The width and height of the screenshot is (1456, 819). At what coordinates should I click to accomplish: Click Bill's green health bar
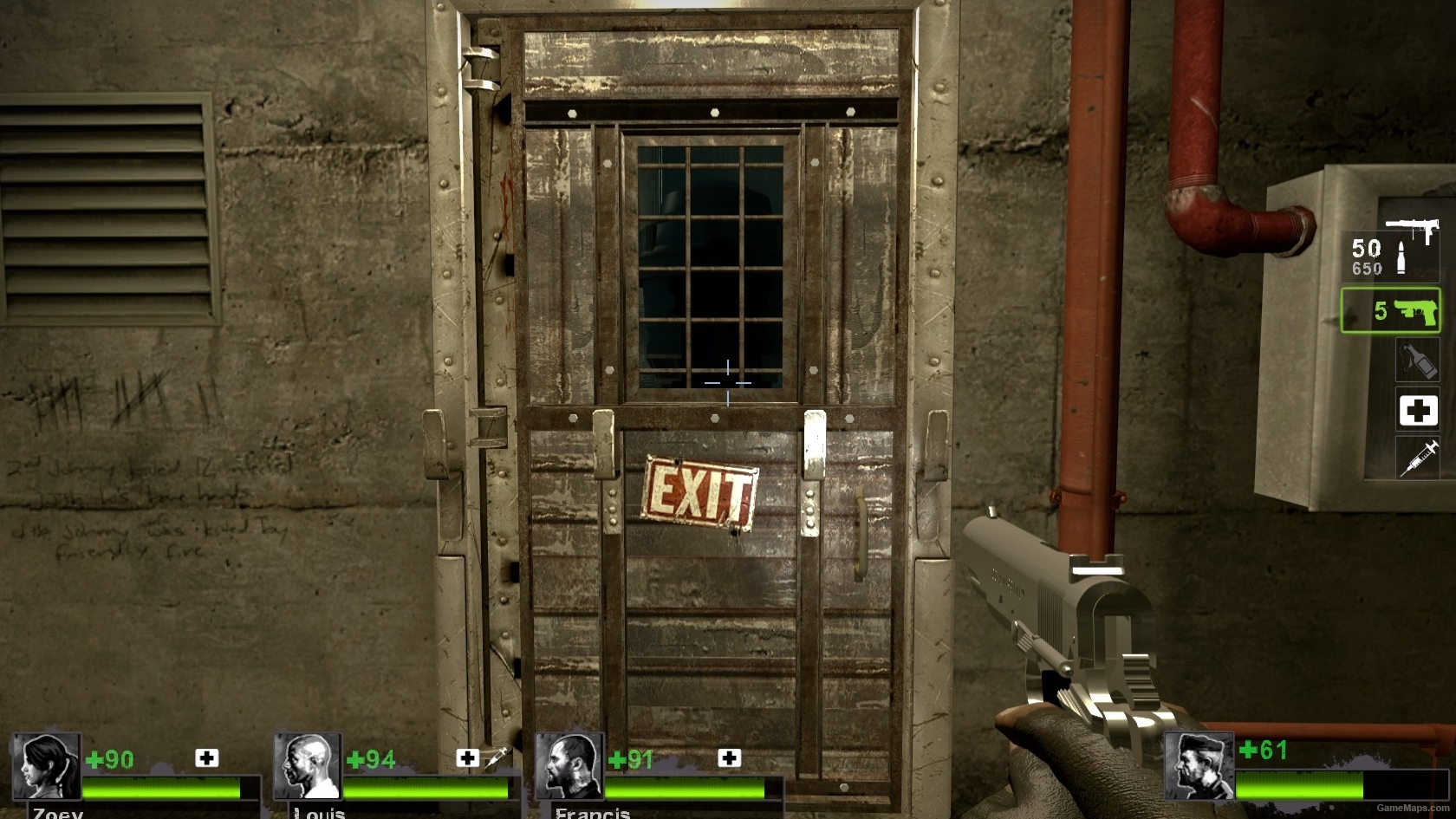[1300, 784]
